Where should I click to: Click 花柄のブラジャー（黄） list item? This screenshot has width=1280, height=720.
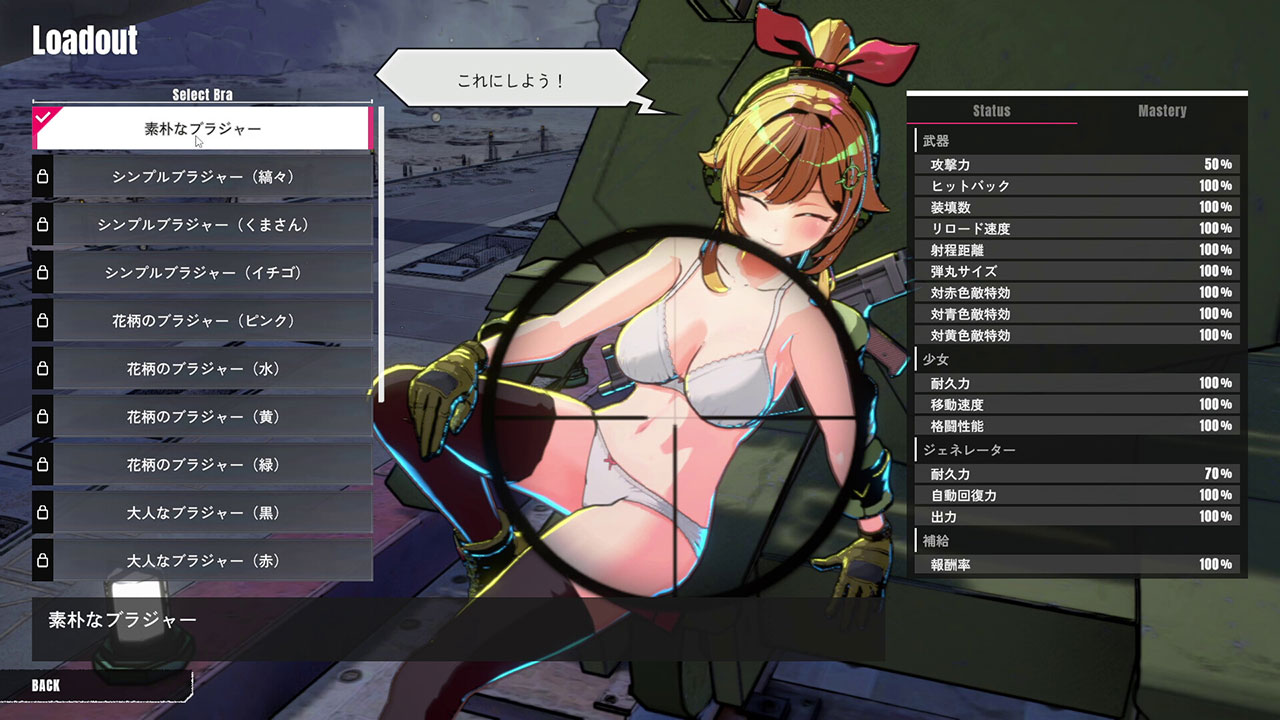pyautogui.click(x=203, y=417)
